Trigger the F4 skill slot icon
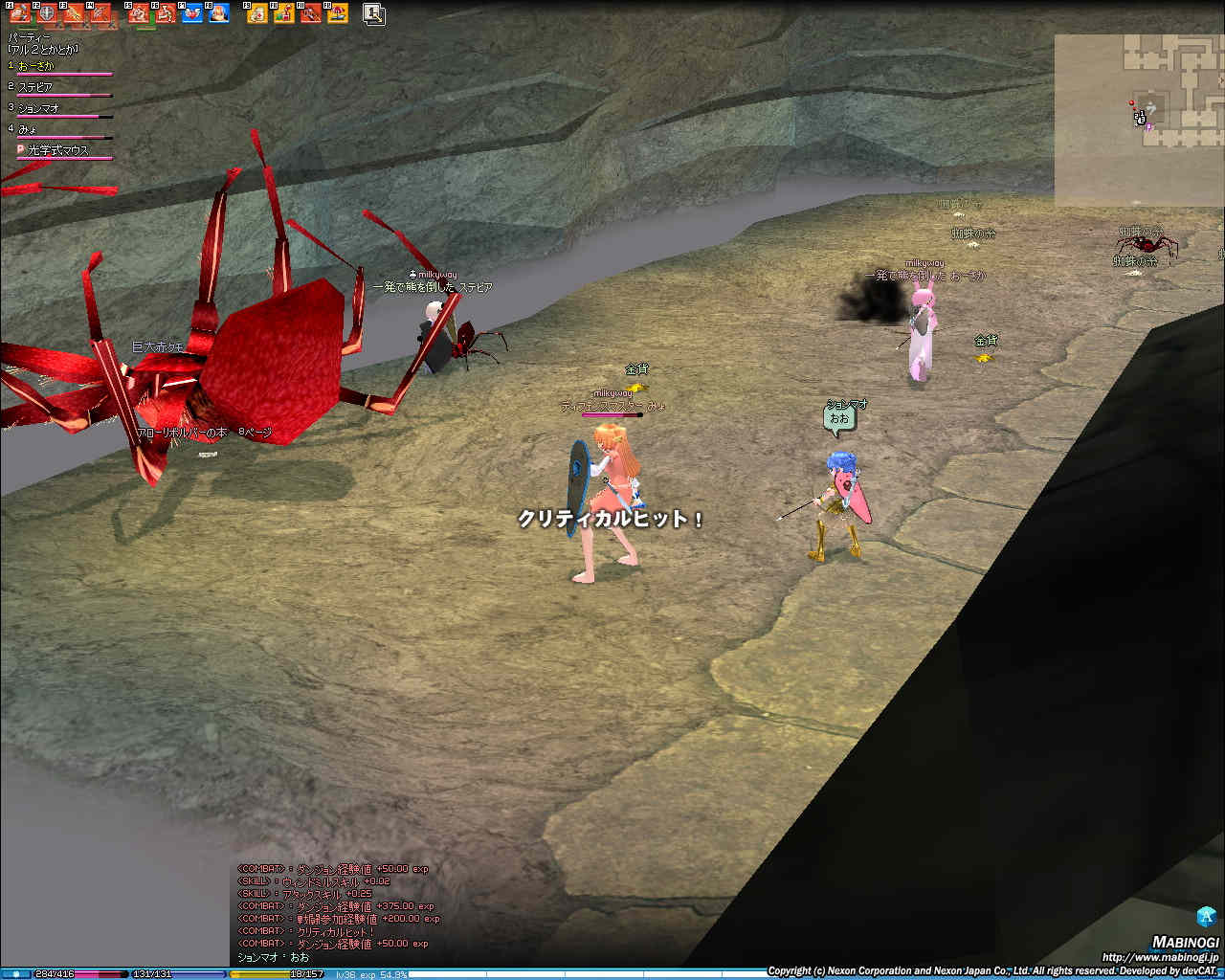This screenshot has width=1225, height=980. coord(100,13)
